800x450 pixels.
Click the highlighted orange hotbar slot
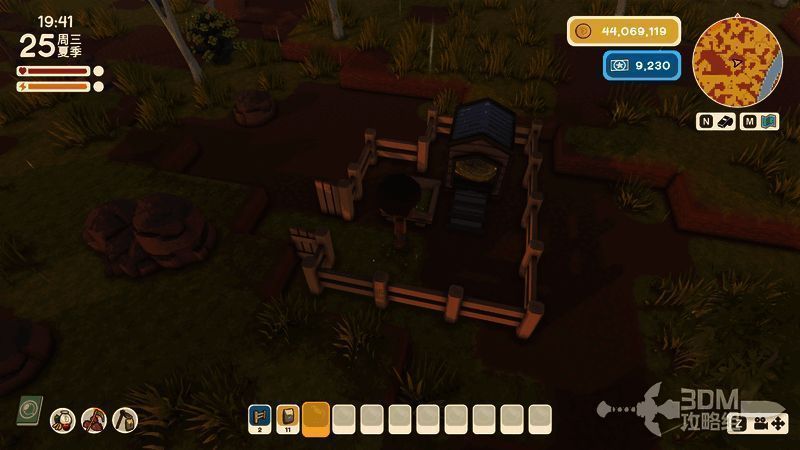316,417
